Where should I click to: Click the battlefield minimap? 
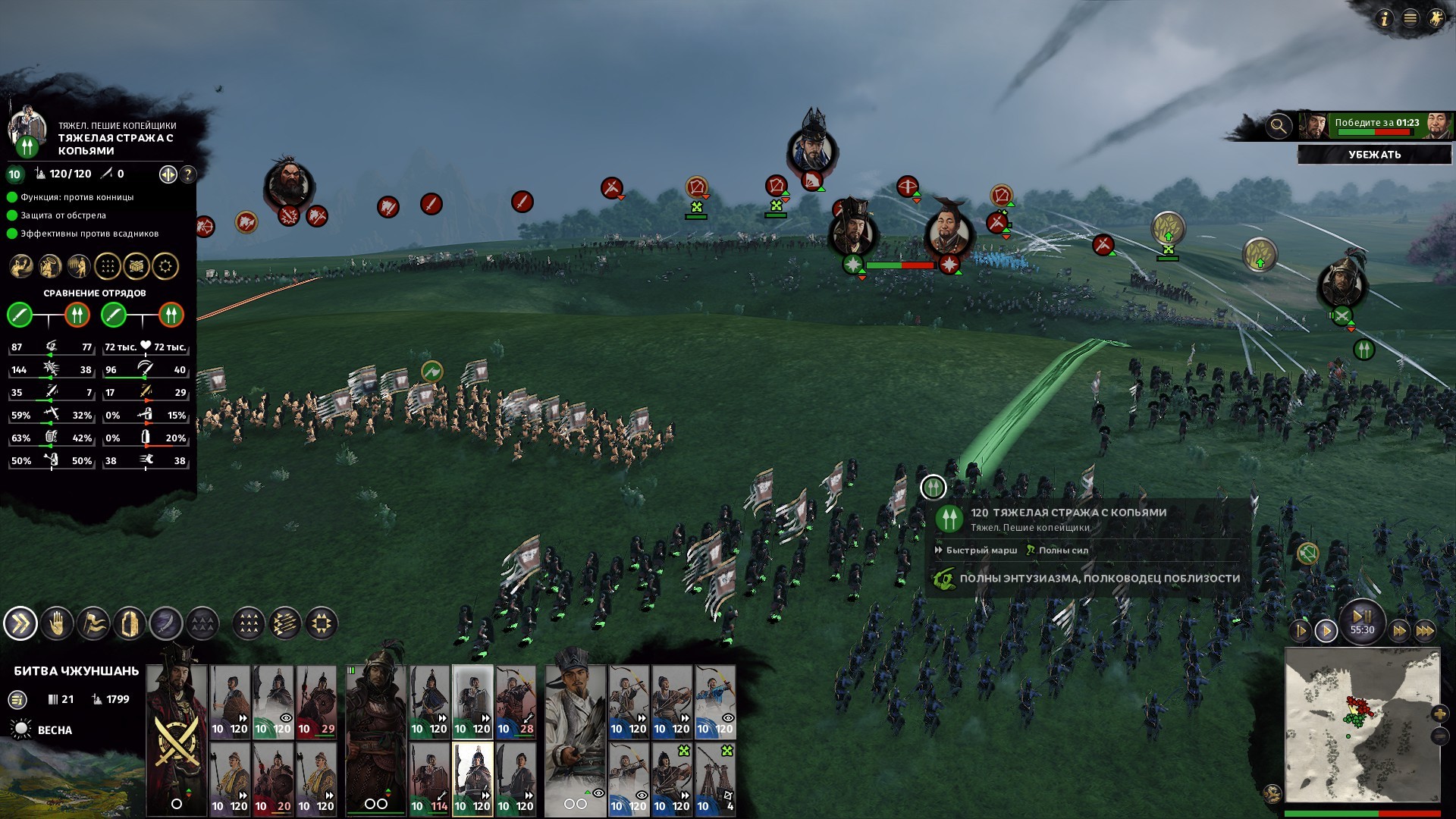click(1362, 724)
